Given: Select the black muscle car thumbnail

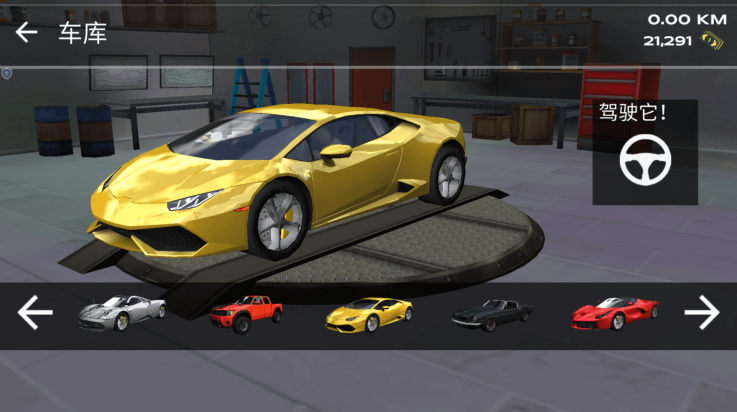Looking at the screenshot, I should pos(491,314).
